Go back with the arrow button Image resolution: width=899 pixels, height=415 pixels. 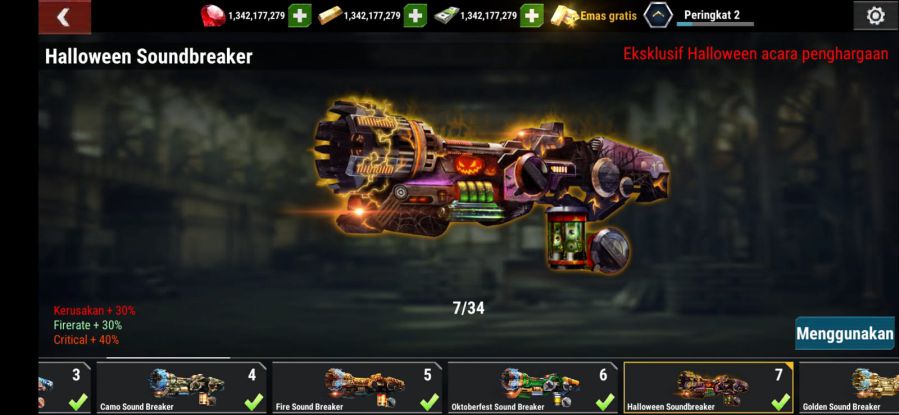(64, 16)
